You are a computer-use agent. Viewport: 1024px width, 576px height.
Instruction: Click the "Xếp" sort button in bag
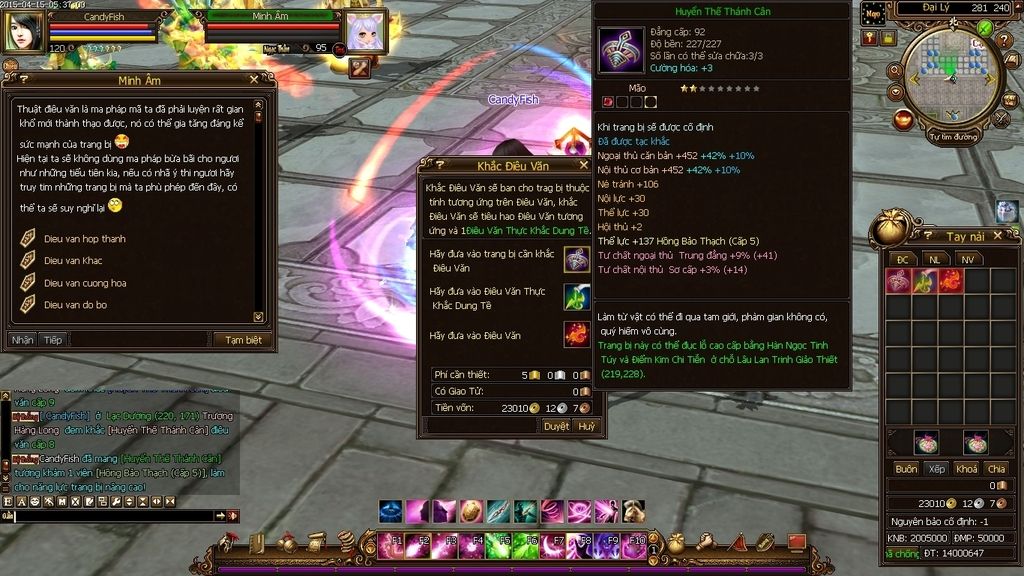click(x=936, y=469)
